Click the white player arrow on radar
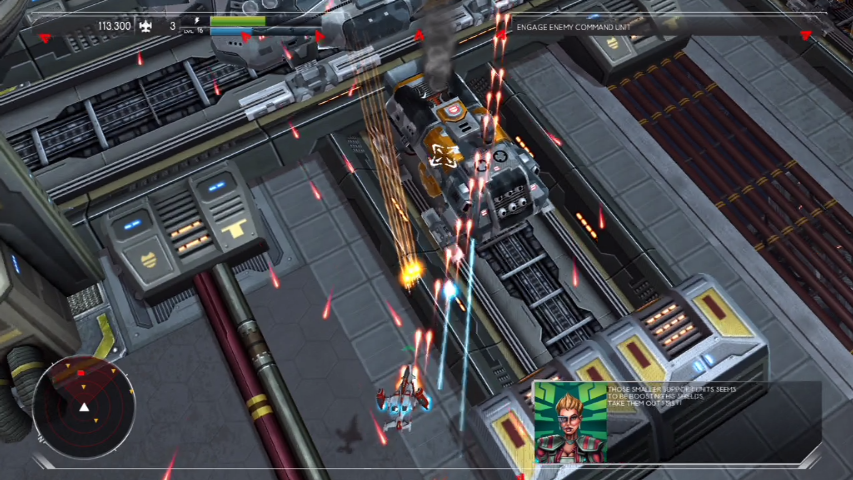The height and width of the screenshot is (480, 853). (84, 407)
